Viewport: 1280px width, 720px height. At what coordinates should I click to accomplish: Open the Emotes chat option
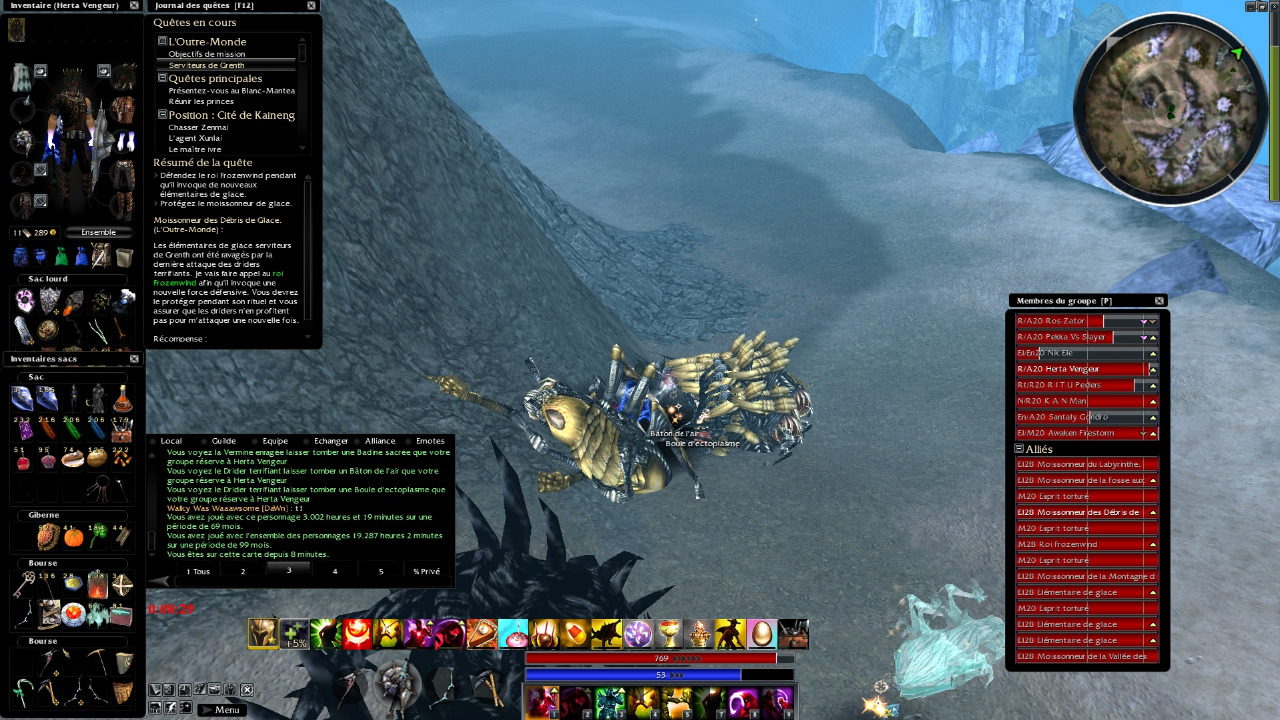click(429, 440)
